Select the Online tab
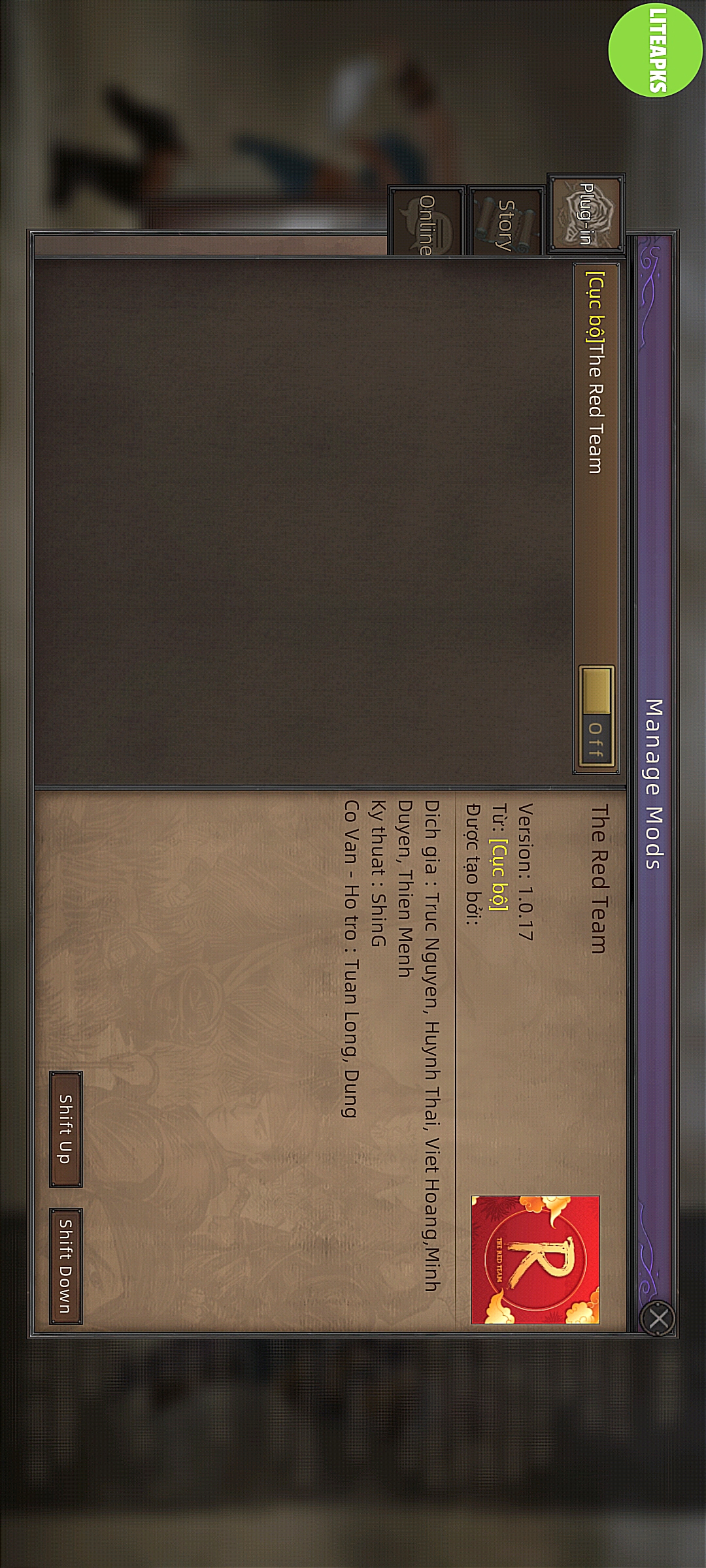Image resolution: width=706 pixels, height=1568 pixels. 427,222
